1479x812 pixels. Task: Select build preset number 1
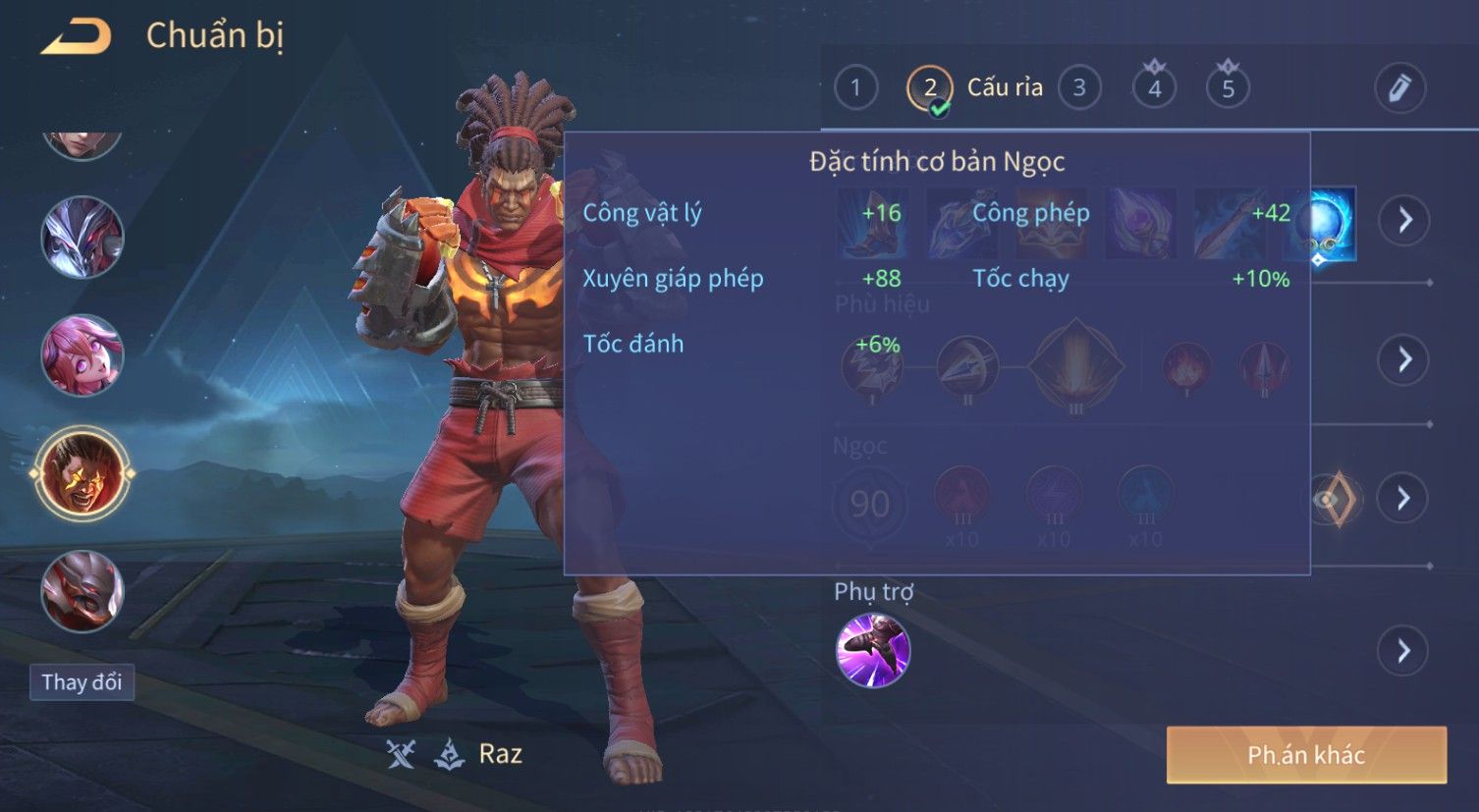[855, 88]
